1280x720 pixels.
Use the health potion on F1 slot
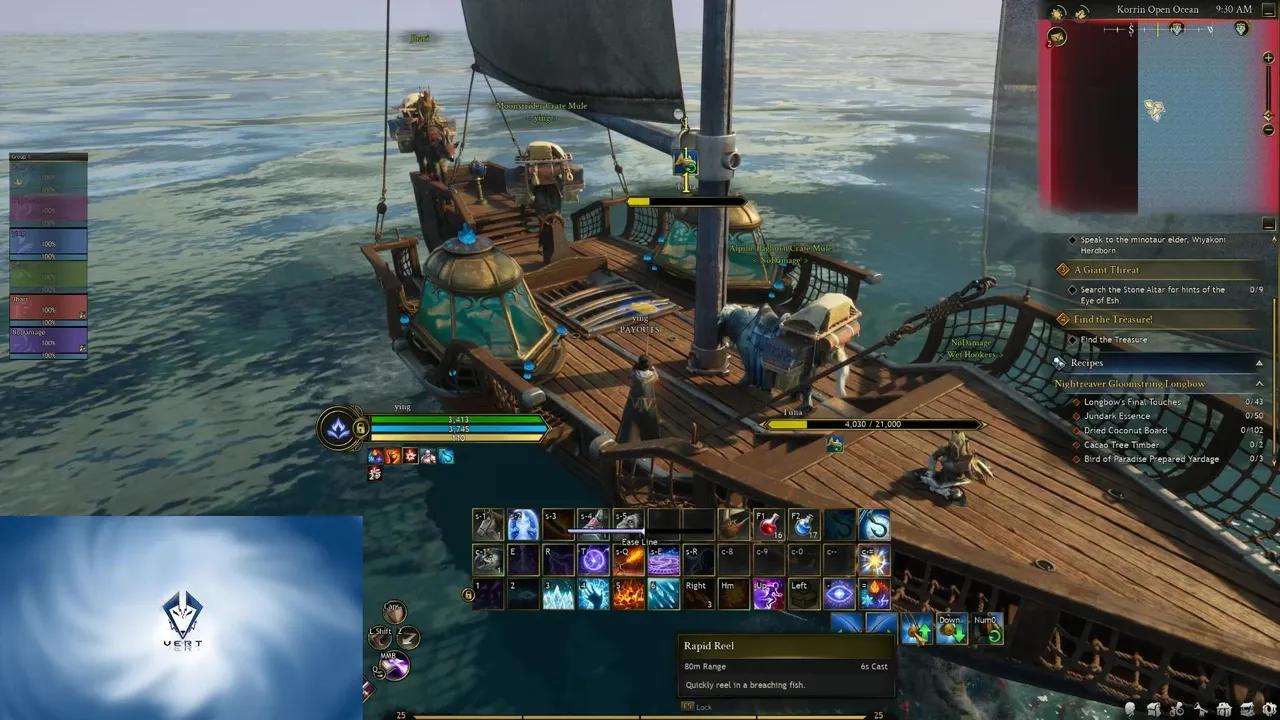click(770, 524)
